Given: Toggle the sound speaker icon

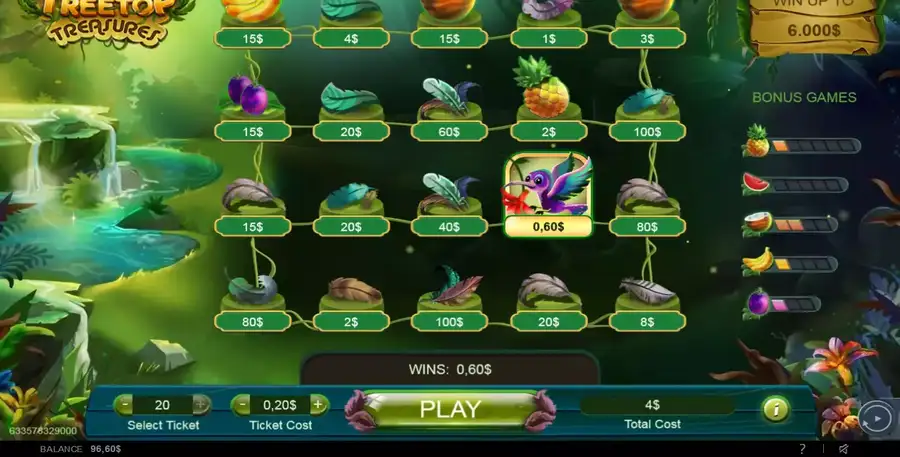Looking at the screenshot, I should click(x=843, y=449).
